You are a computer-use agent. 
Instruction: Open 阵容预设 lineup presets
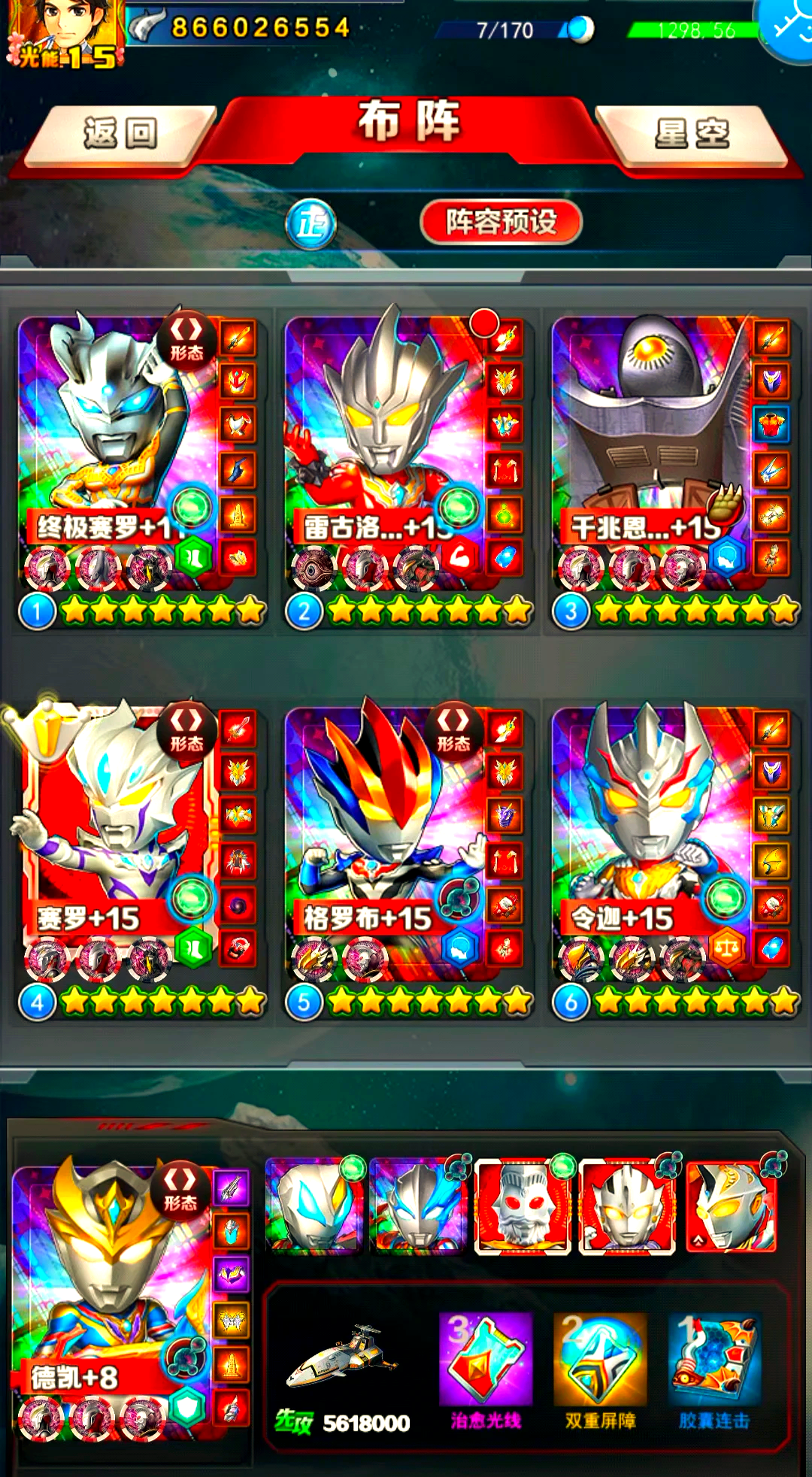[x=501, y=222]
